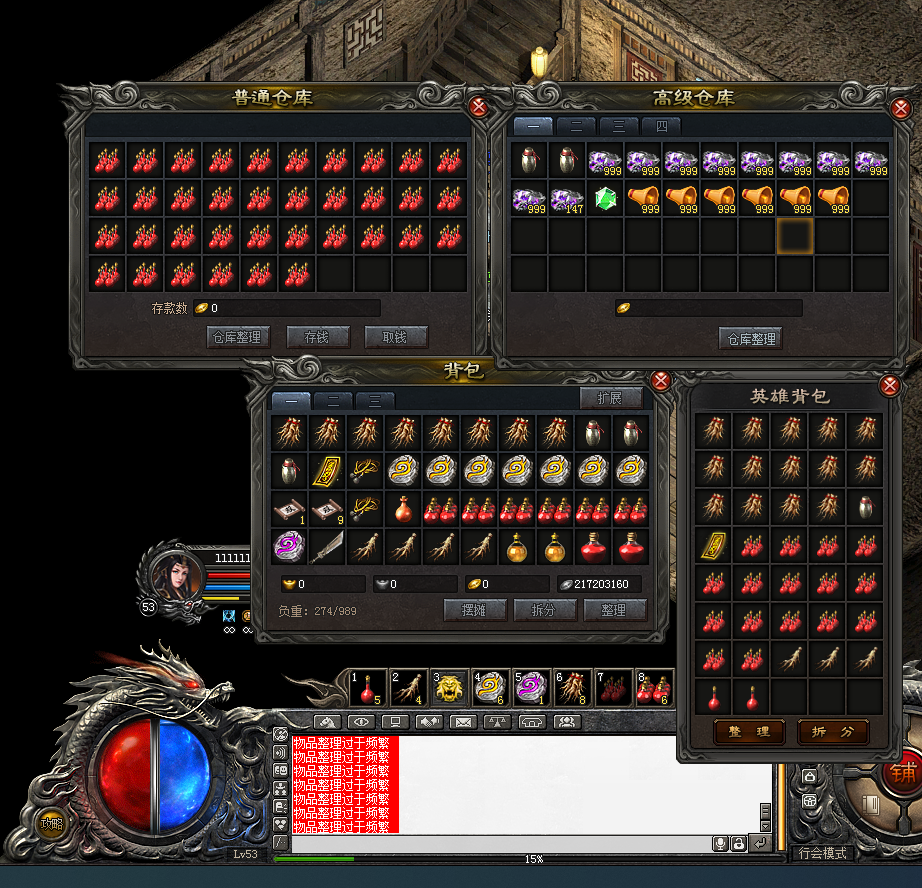Close the 高级仓库 window
This screenshot has width=922, height=888.
click(x=898, y=106)
